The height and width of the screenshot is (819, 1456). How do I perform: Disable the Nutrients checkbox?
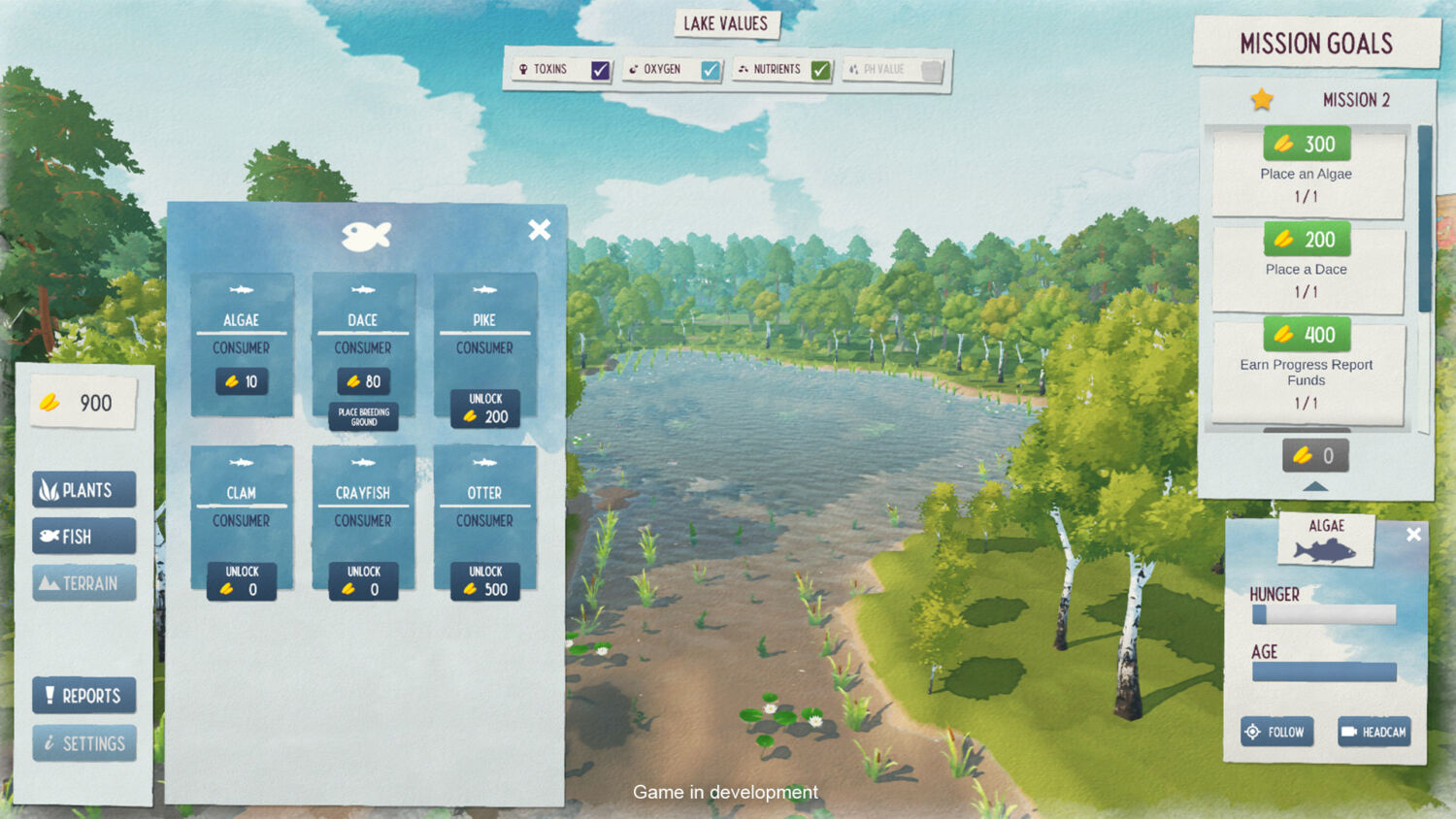coord(822,69)
